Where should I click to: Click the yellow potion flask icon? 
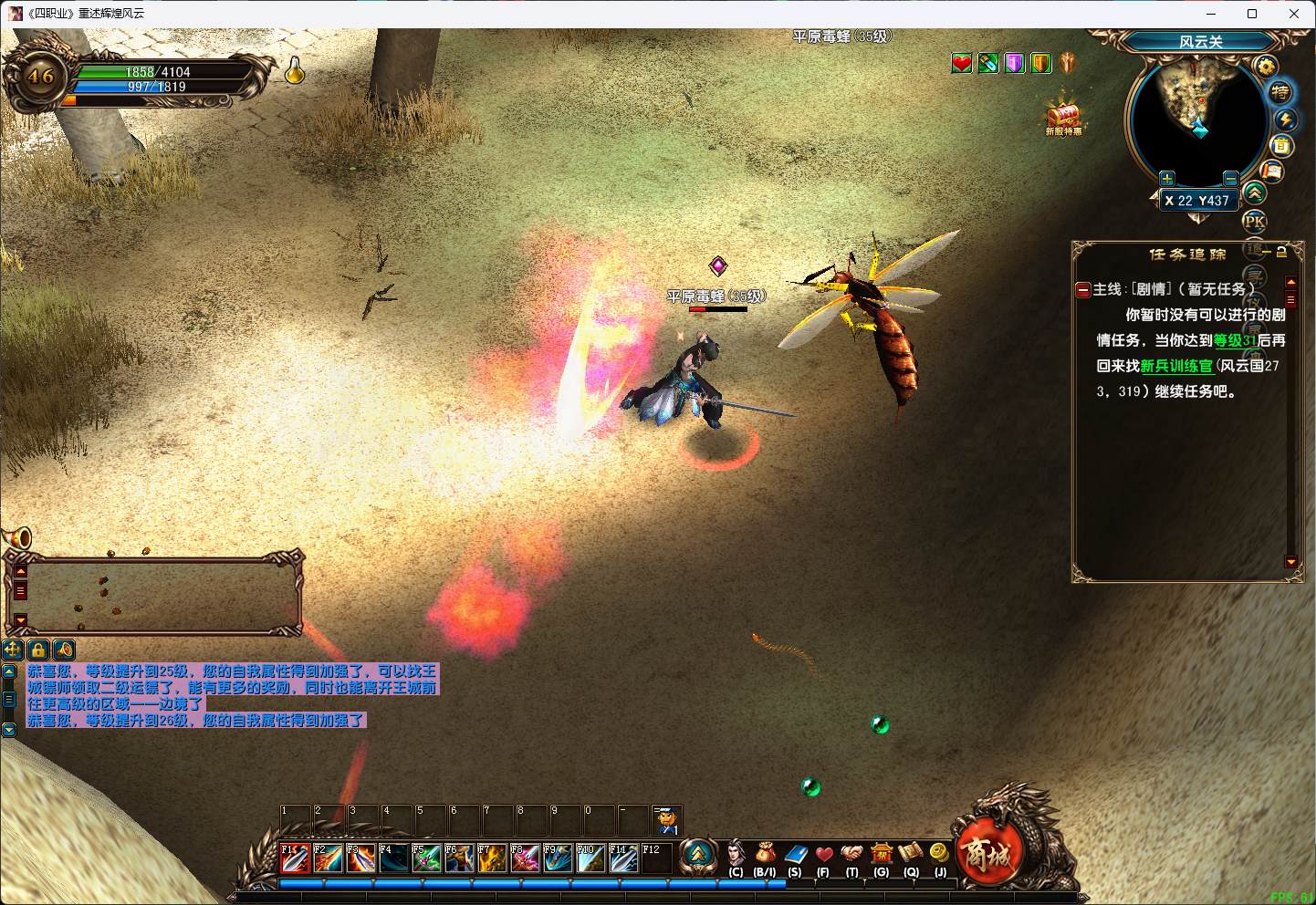[x=295, y=71]
